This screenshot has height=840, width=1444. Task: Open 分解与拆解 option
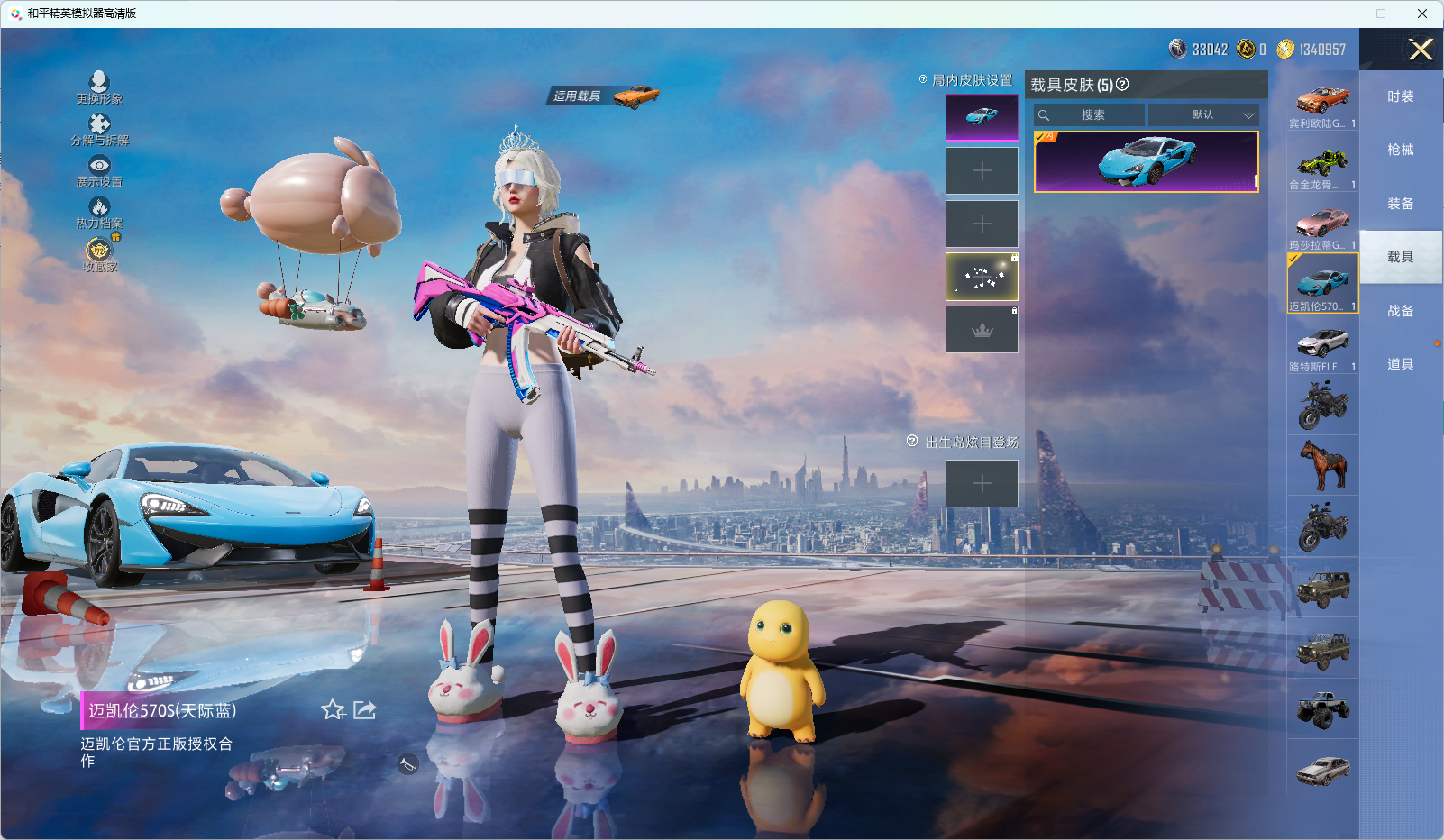click(x=99, y=128)
